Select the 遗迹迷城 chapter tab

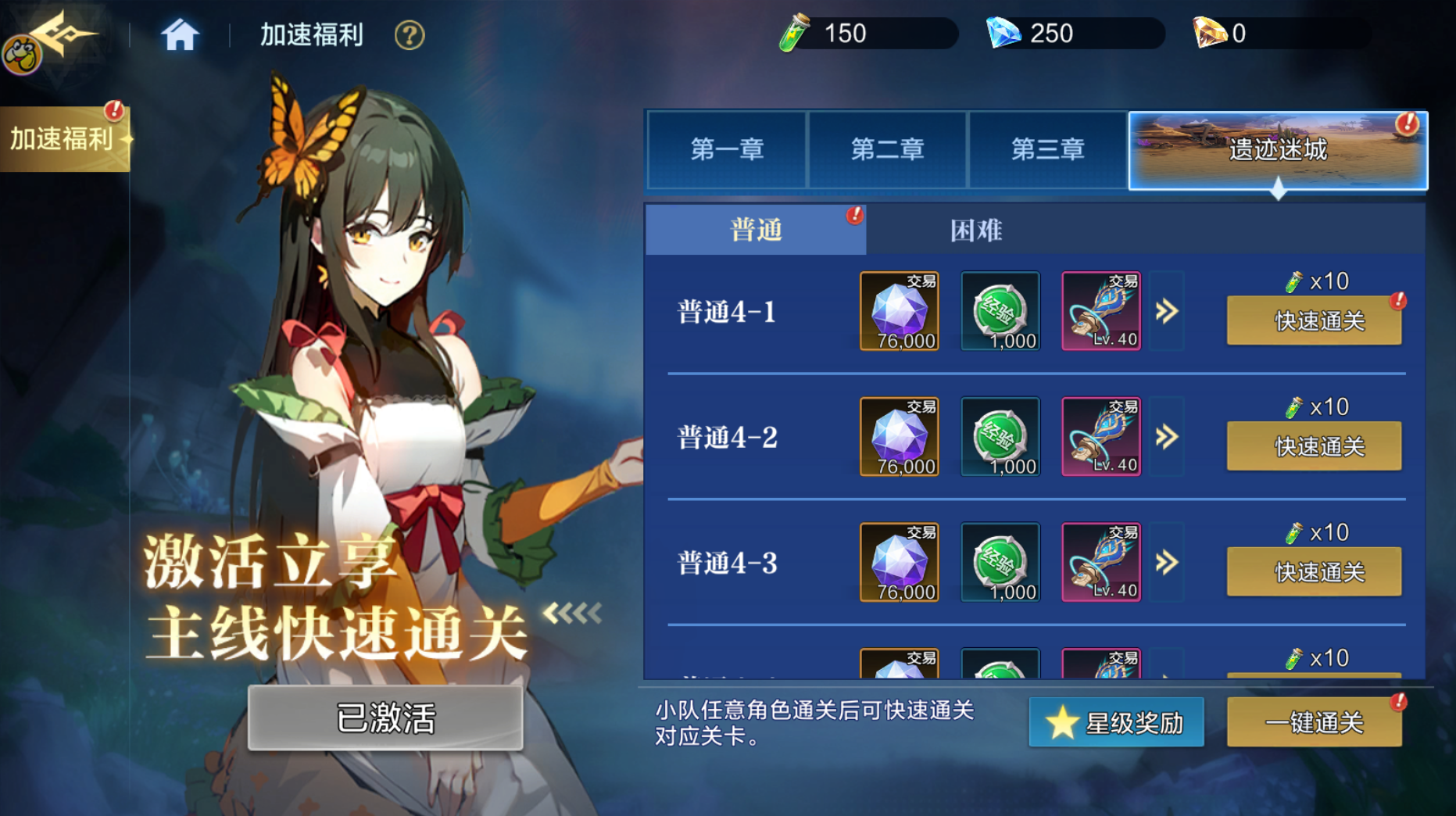pyautogui.click(x=1278, y=149)
